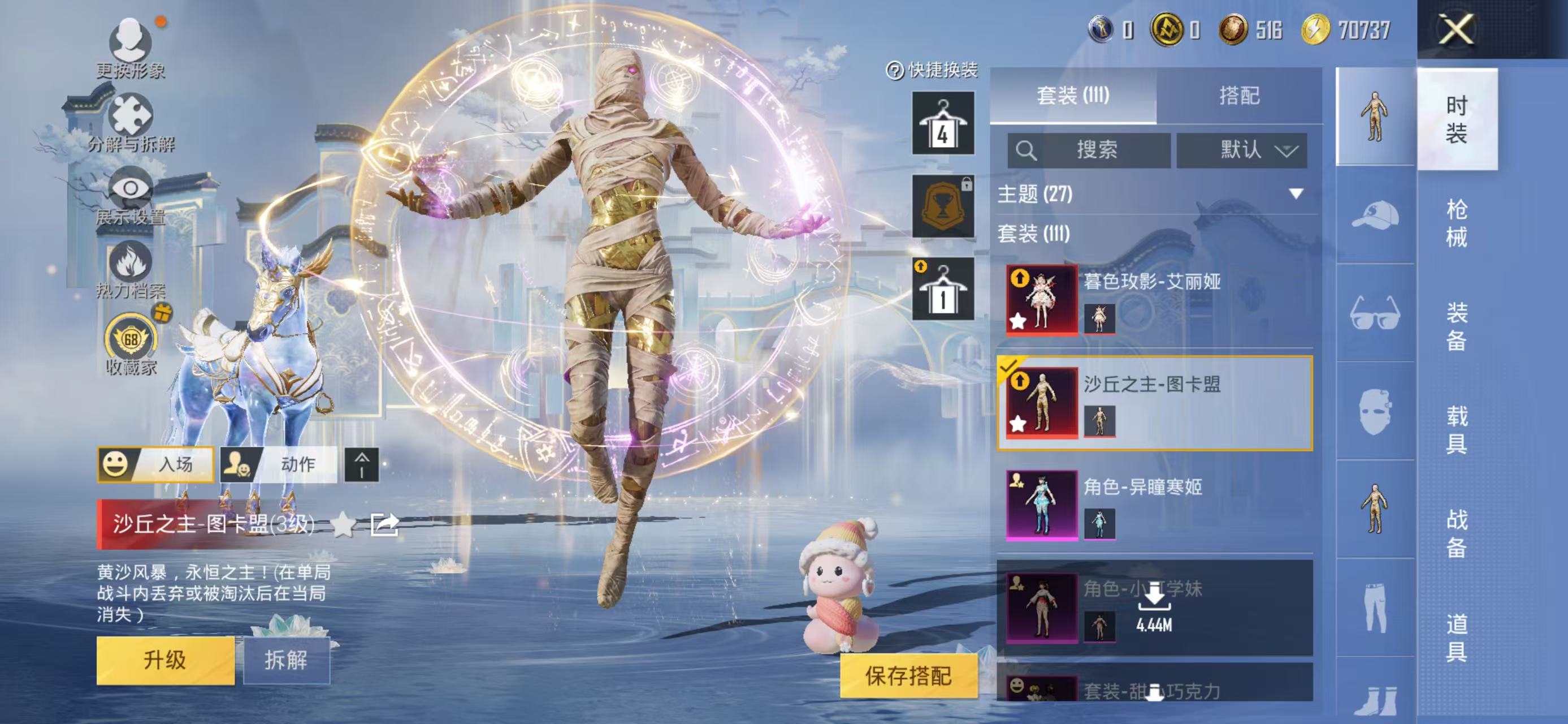Select the 暮色玫影-艾丽娅 outfit
1568x724 pixels.
pos(1154,300)
